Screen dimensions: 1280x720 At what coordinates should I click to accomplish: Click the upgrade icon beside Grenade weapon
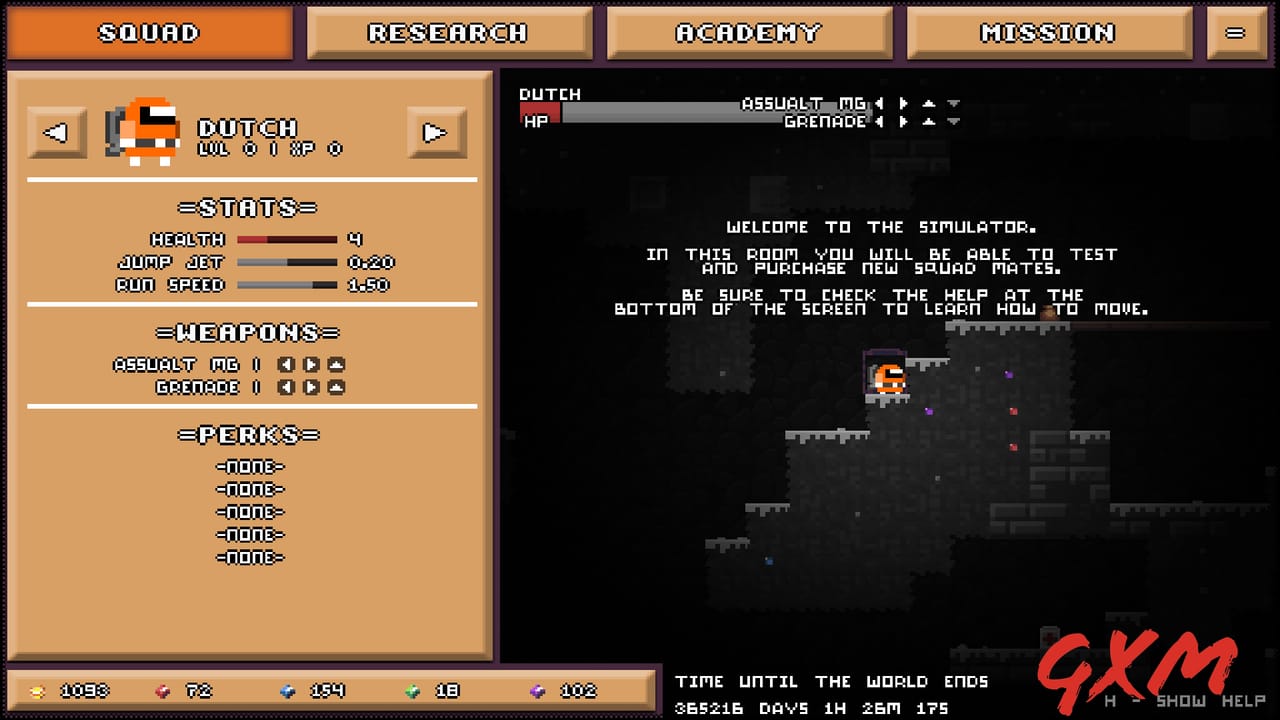pyautogui.click(x=335, y=387)
